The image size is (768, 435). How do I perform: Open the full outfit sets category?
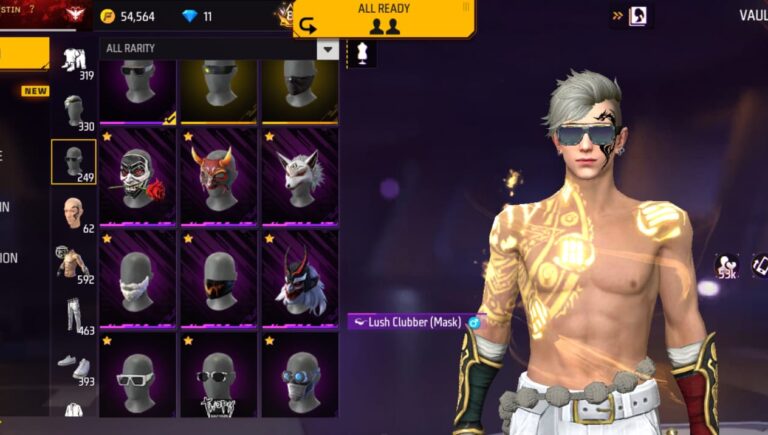(74, 63)
